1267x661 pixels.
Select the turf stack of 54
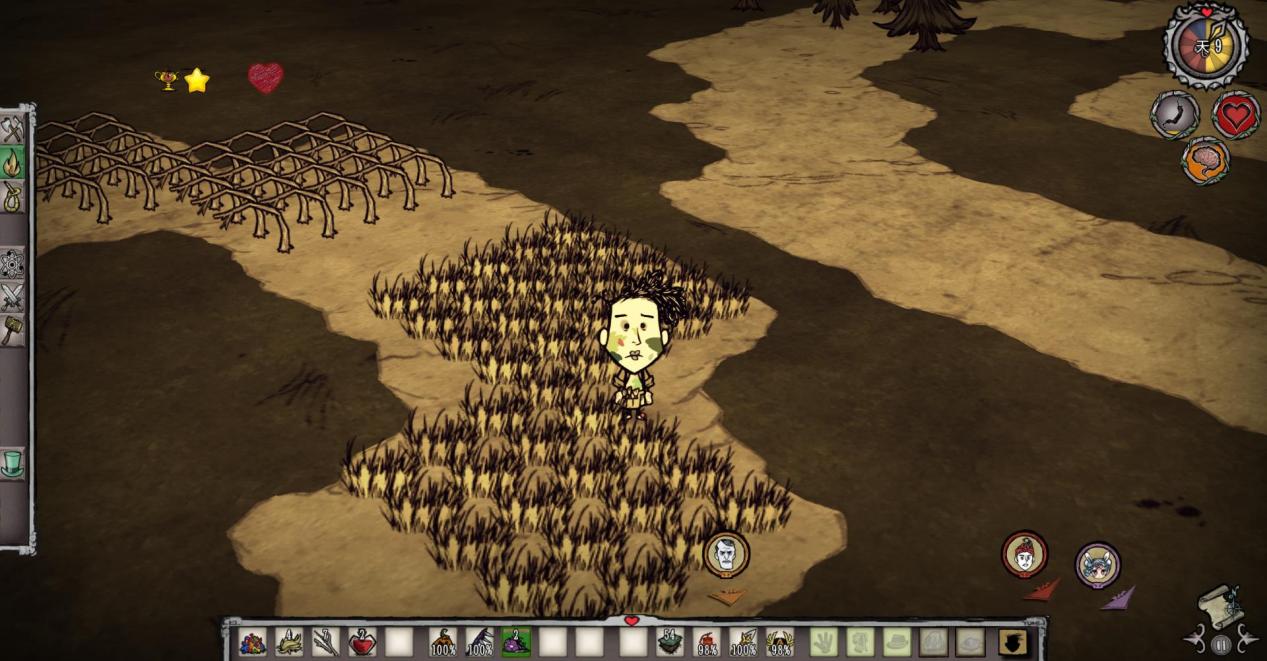pyautogui.click(x=669, y=641)
